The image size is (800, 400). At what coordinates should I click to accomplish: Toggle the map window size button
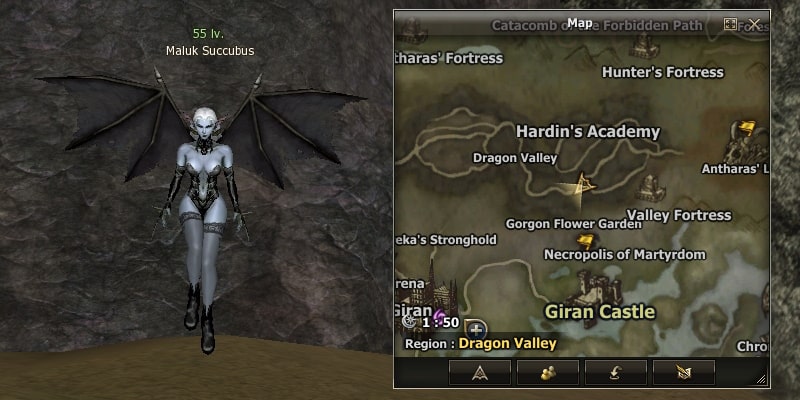[x=731, y=23]
